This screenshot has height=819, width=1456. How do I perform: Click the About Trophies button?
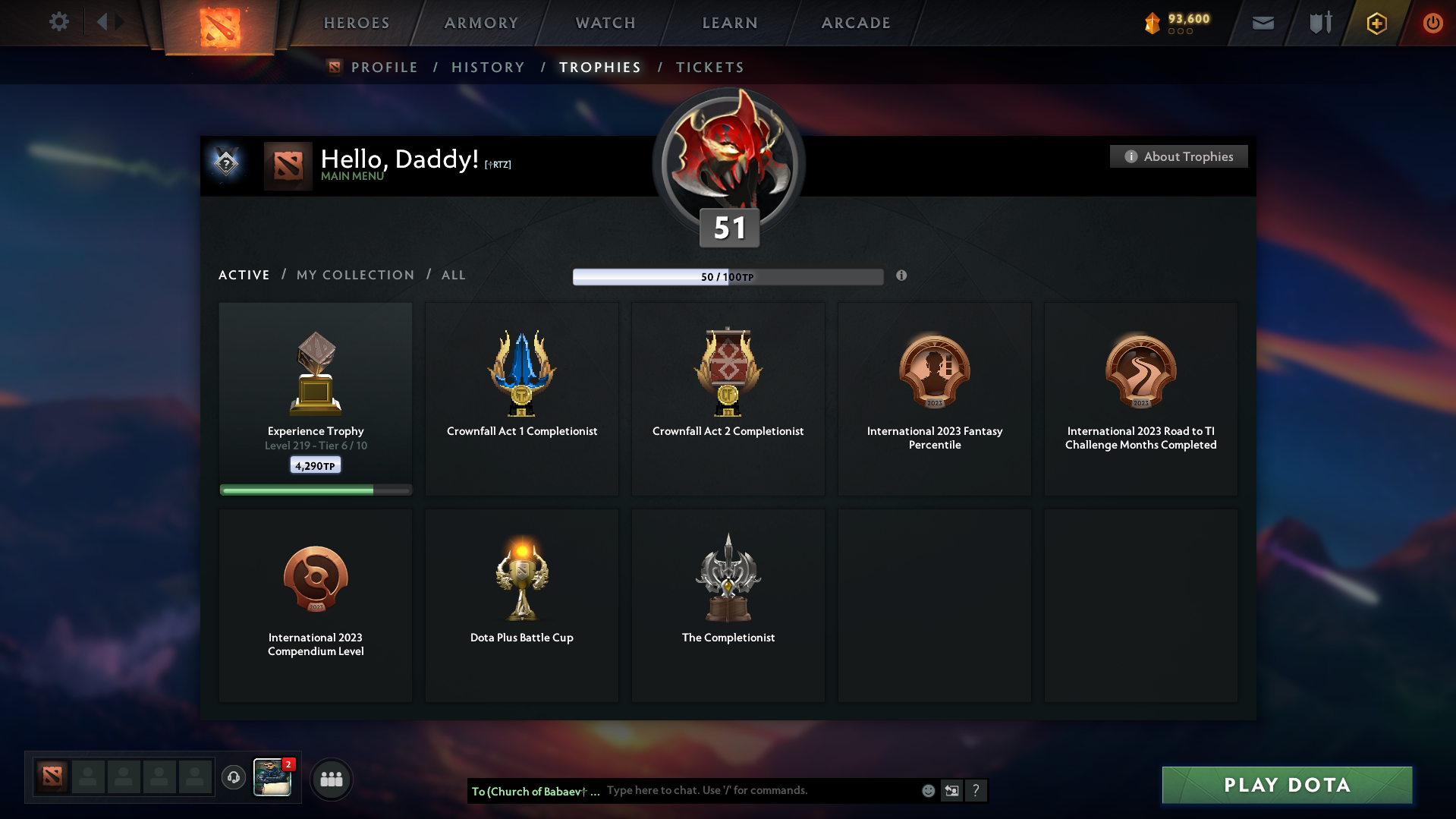click(x=1178, y=156)
